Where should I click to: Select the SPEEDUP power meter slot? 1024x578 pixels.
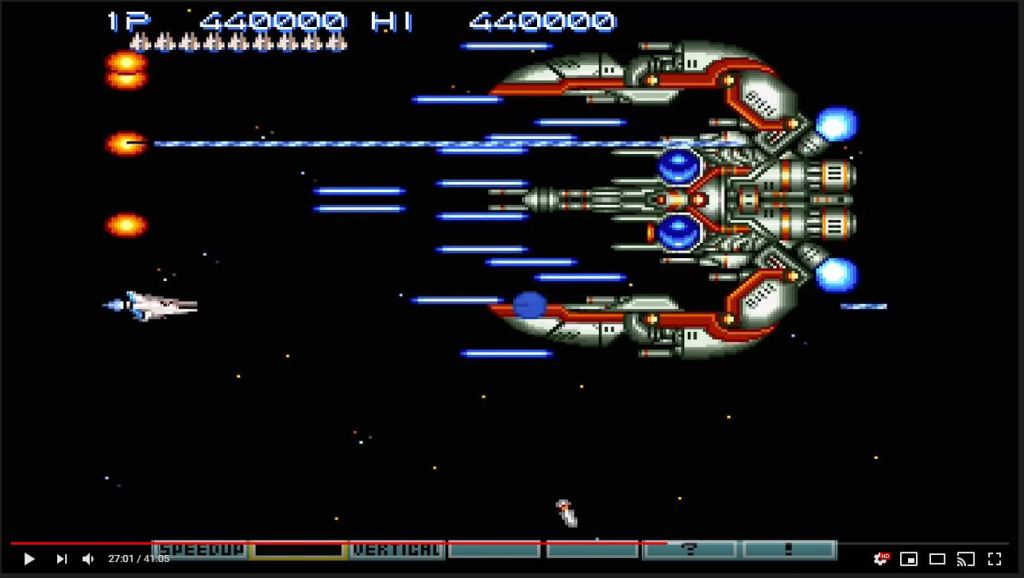(x=200, y=549)
